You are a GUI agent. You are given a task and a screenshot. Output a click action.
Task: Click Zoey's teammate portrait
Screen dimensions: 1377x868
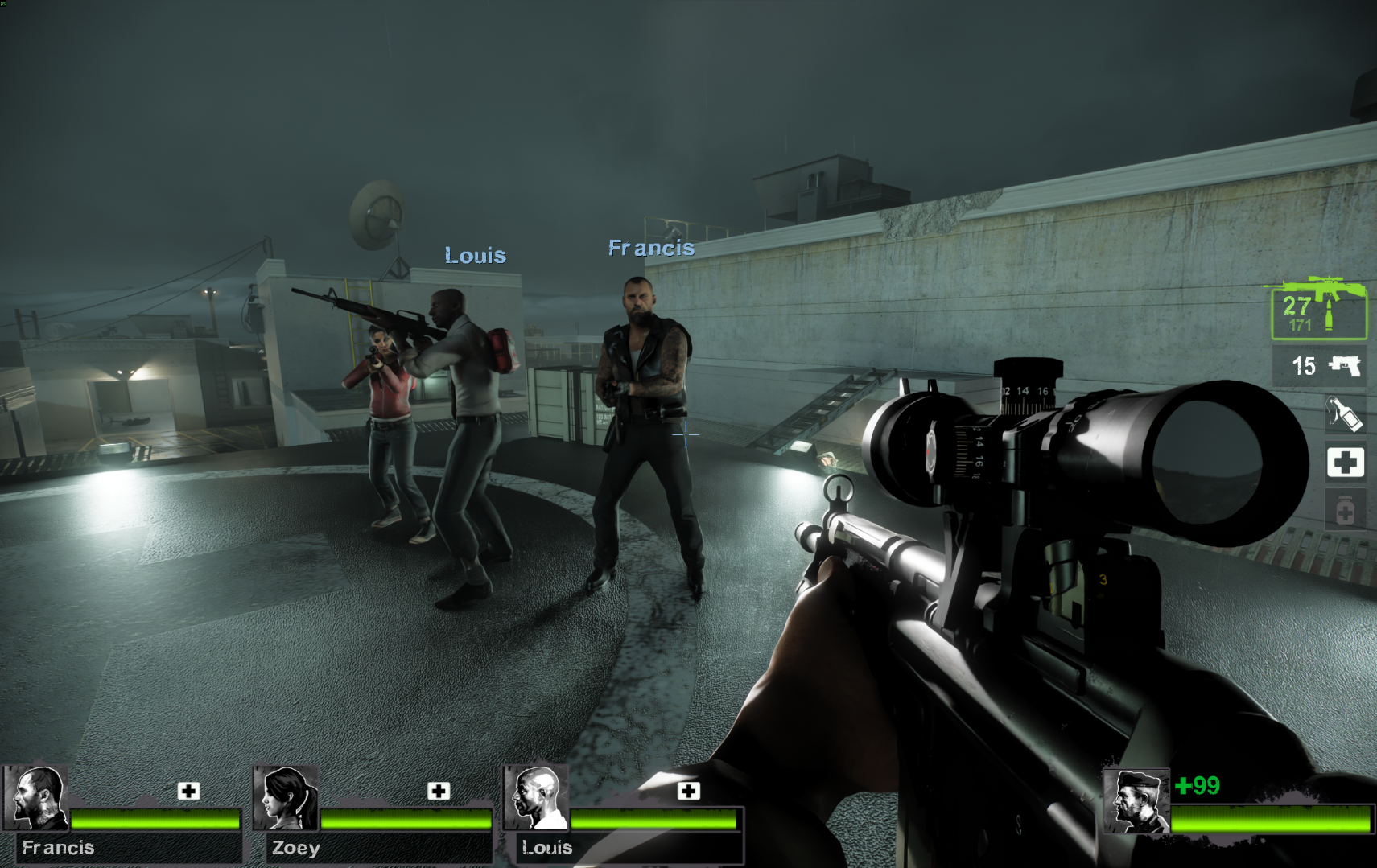287,798
